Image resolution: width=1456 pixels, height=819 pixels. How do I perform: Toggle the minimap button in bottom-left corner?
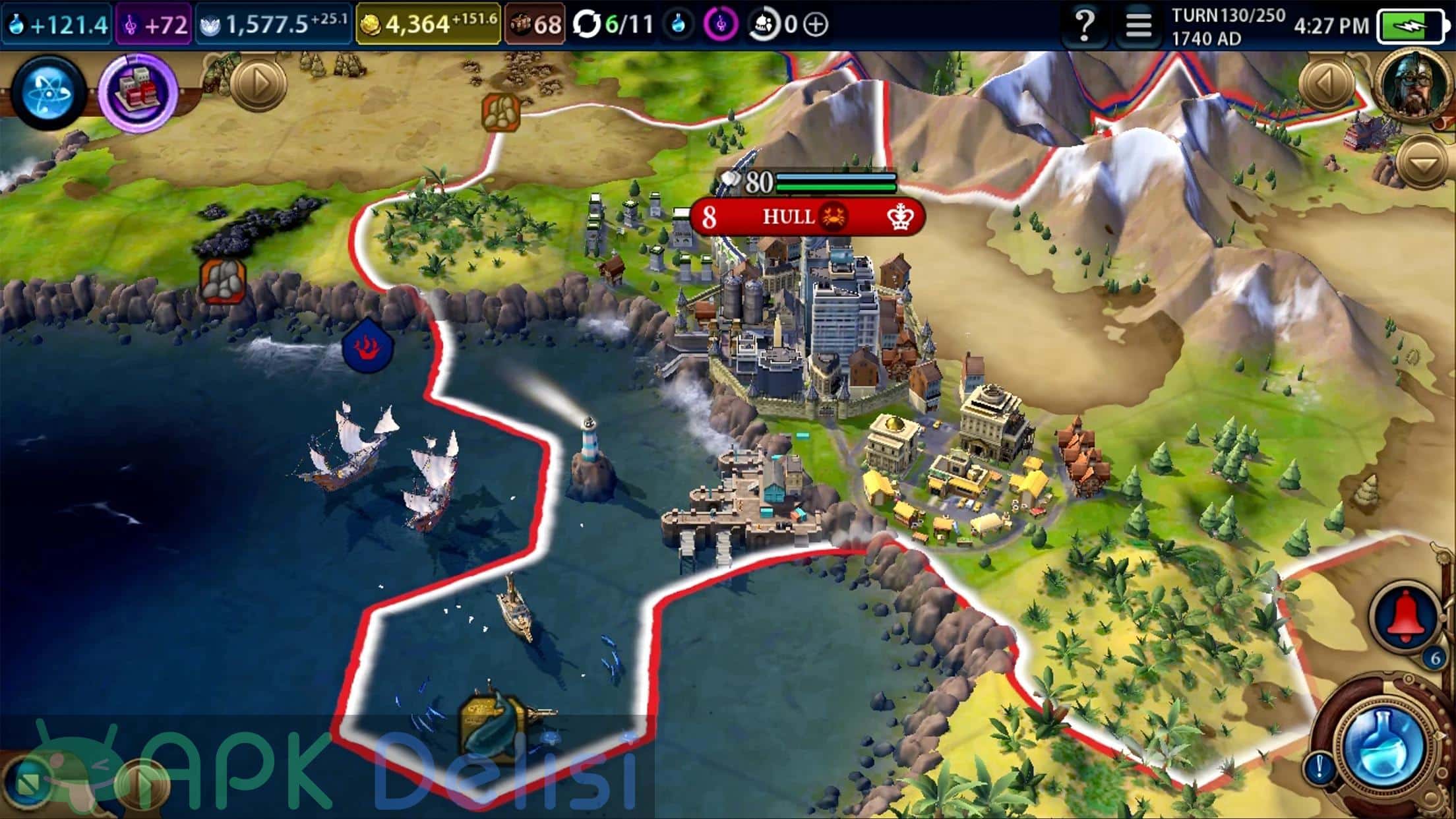coord(28,782)
